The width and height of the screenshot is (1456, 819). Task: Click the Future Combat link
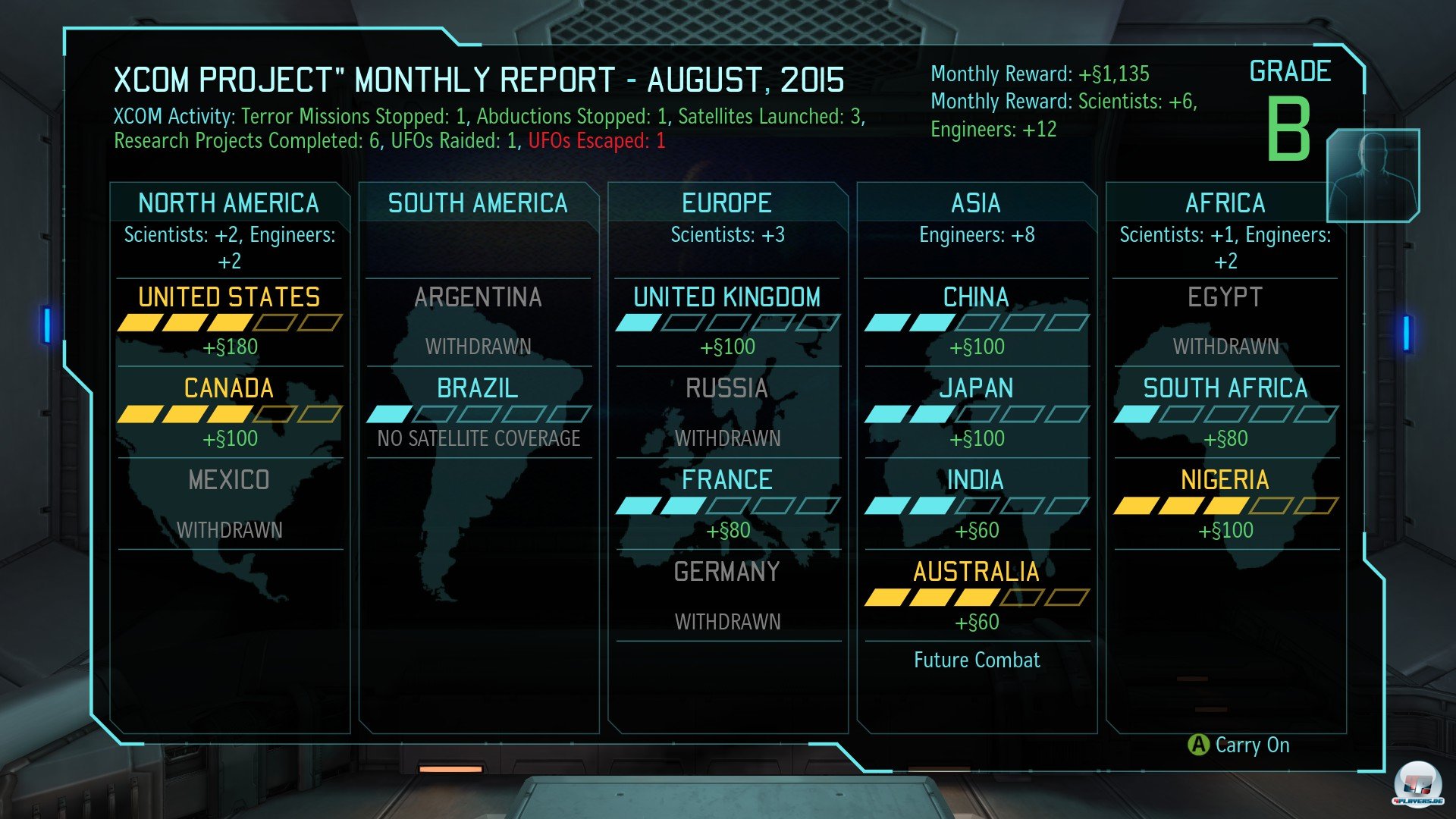[x=977, y=660]
